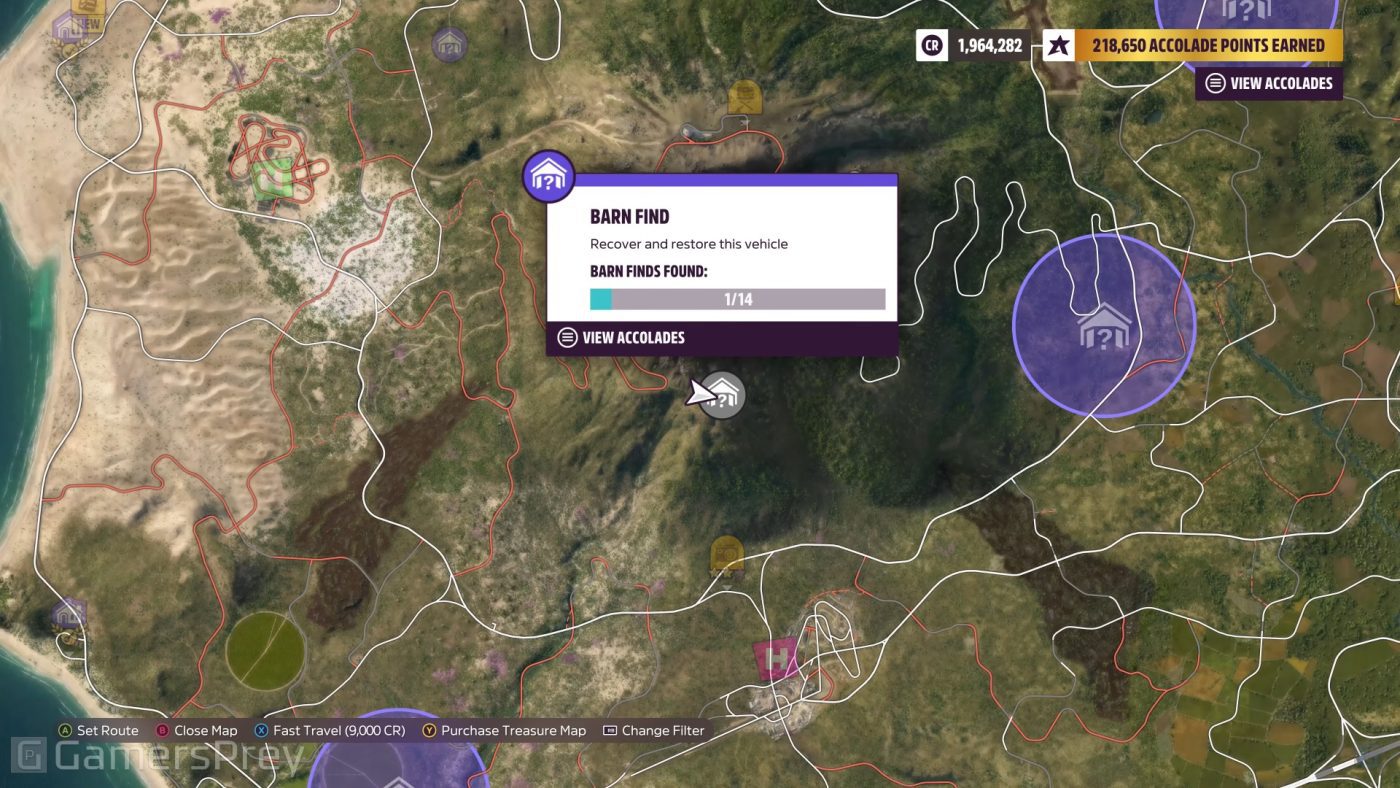This screenshot has width=1400, height=788.
Task: Click the Barn Finds Found 1/14 progress bar
Action: [737, 298]
